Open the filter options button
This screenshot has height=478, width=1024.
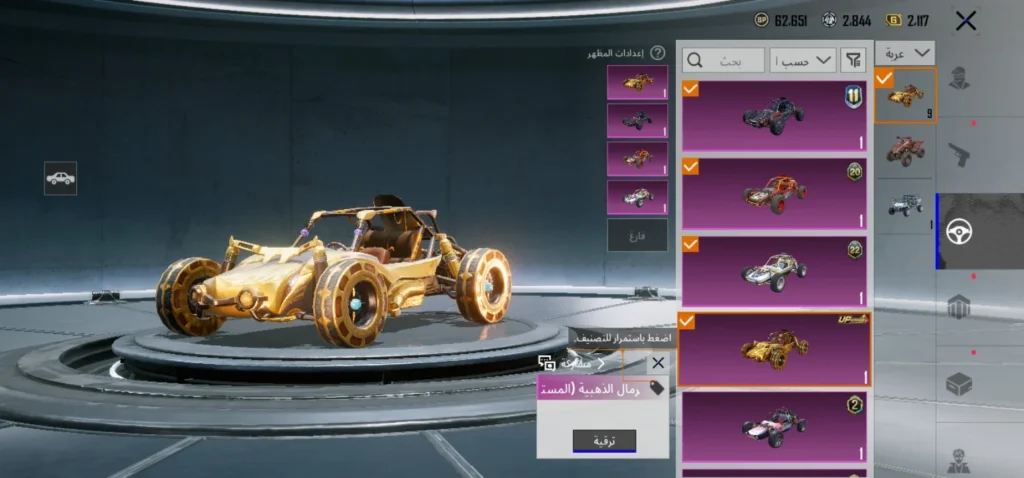point(853,61)
